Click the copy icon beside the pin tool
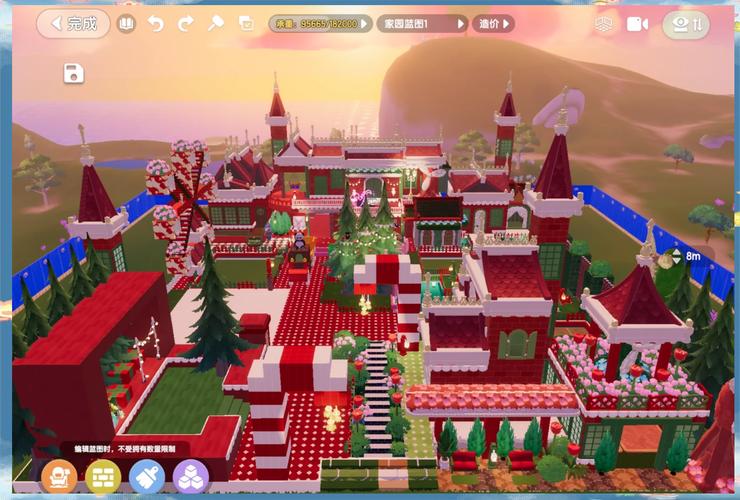 [x=246, y=23]
